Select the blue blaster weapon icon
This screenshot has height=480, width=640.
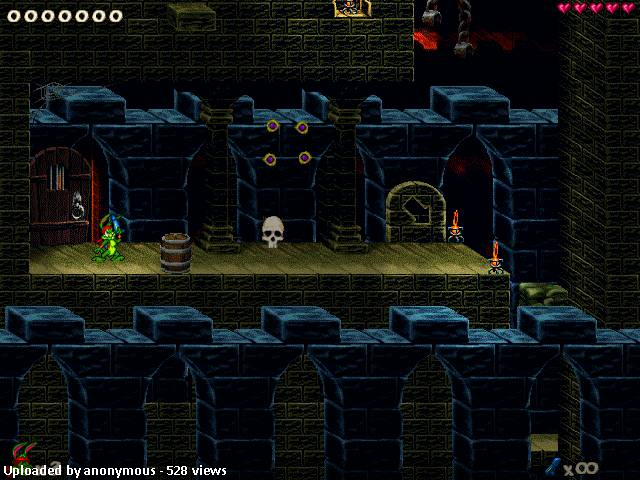[551, 466]
